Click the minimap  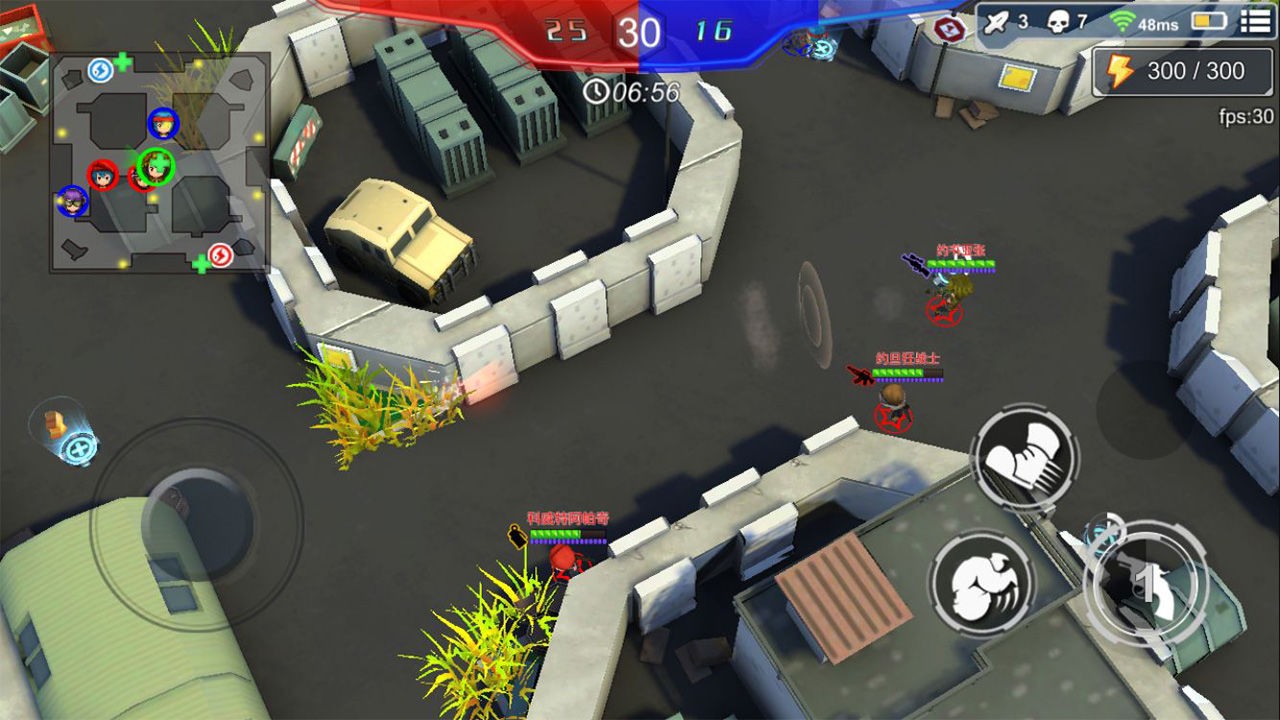pos(160,163)
